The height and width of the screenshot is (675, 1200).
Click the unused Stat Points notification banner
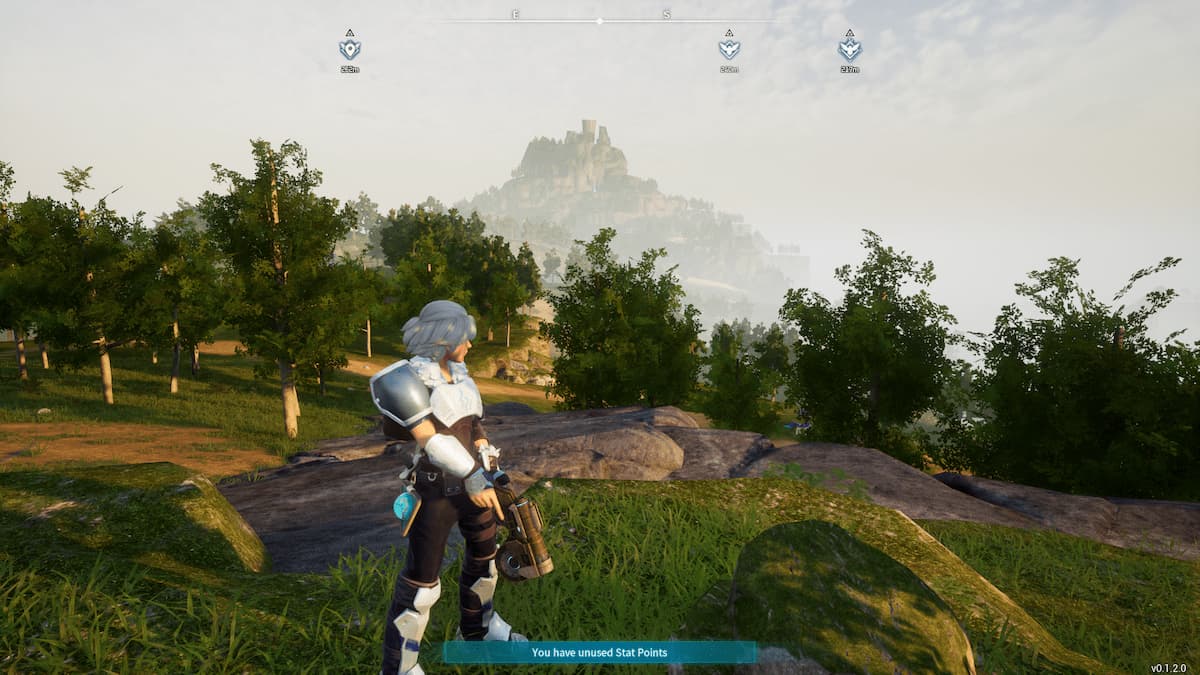[600, 653]
